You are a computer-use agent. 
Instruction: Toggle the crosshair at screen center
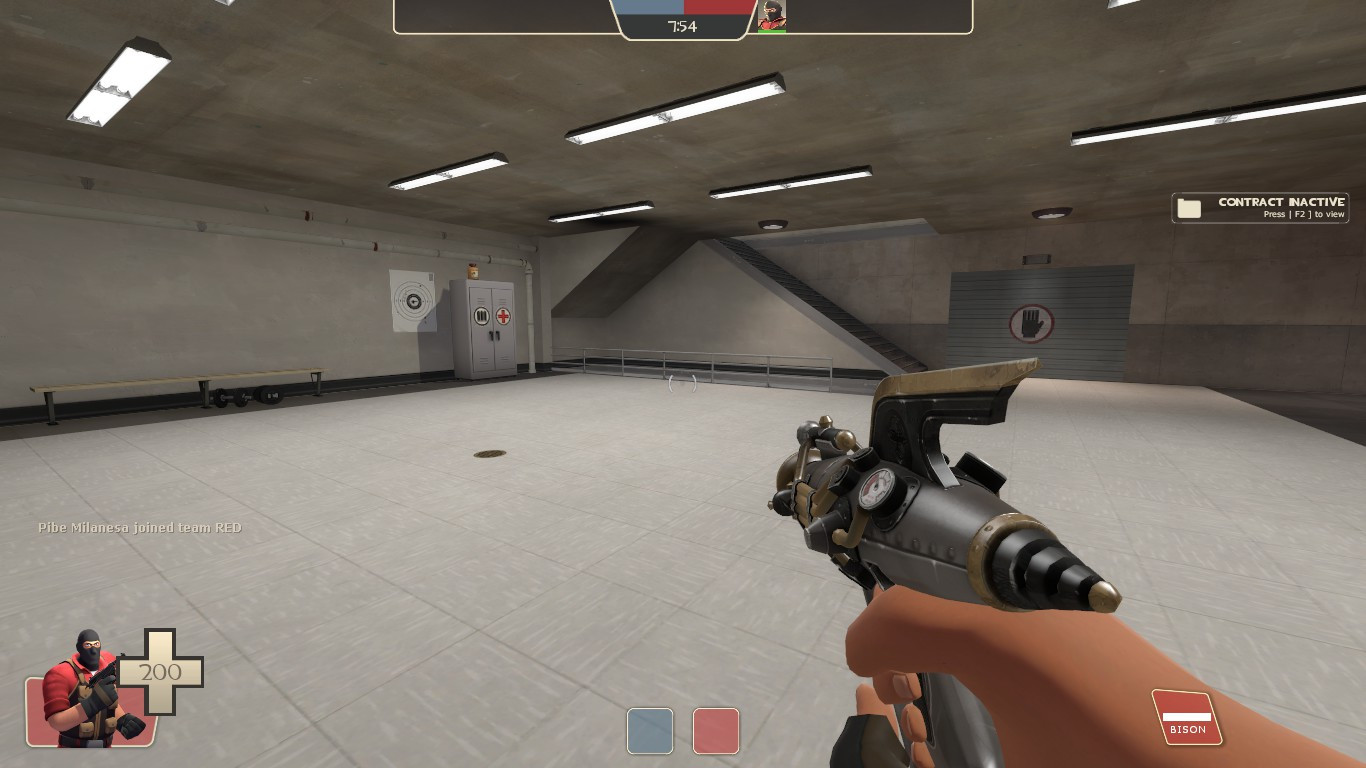click(x=683, y=384)
